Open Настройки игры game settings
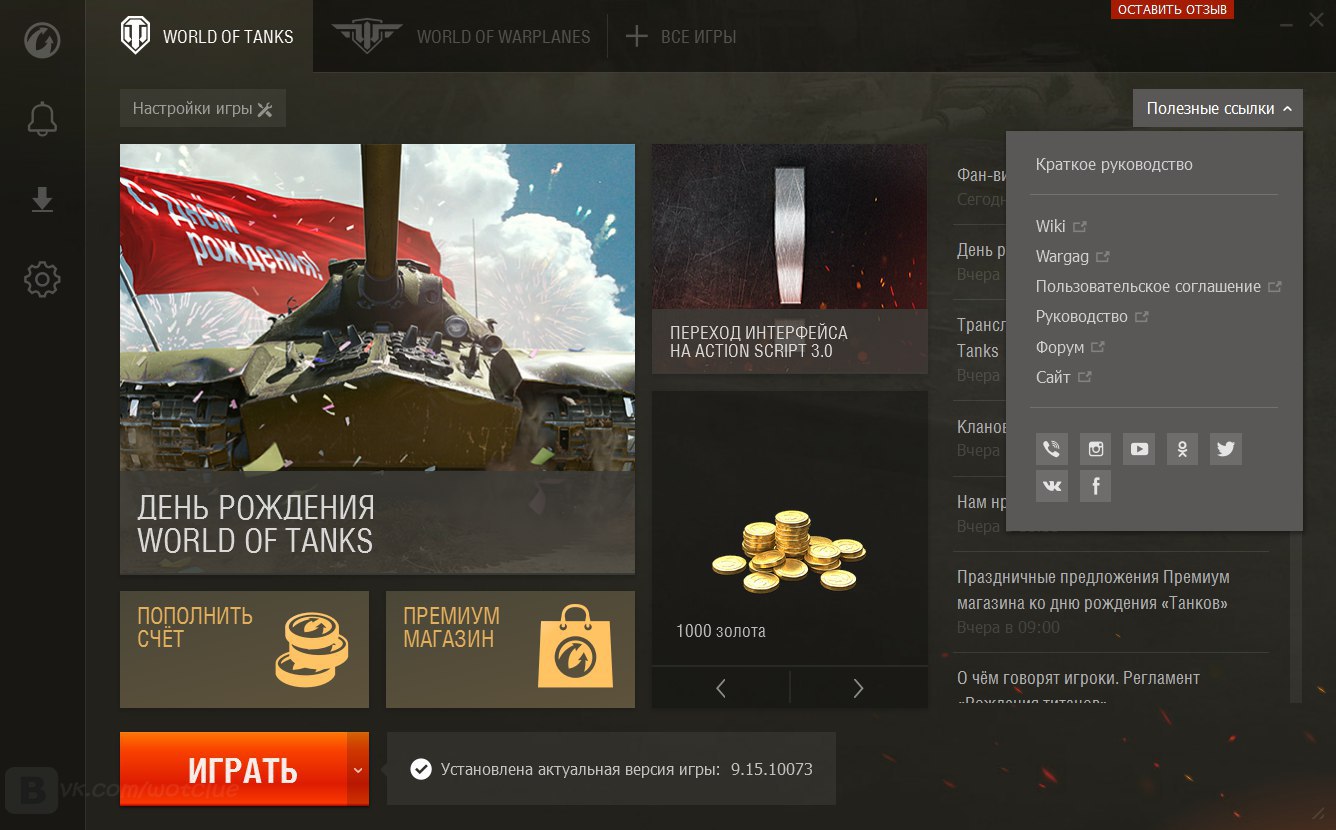The width and height of the screenshot is (1336, 830). pos(202,109)
